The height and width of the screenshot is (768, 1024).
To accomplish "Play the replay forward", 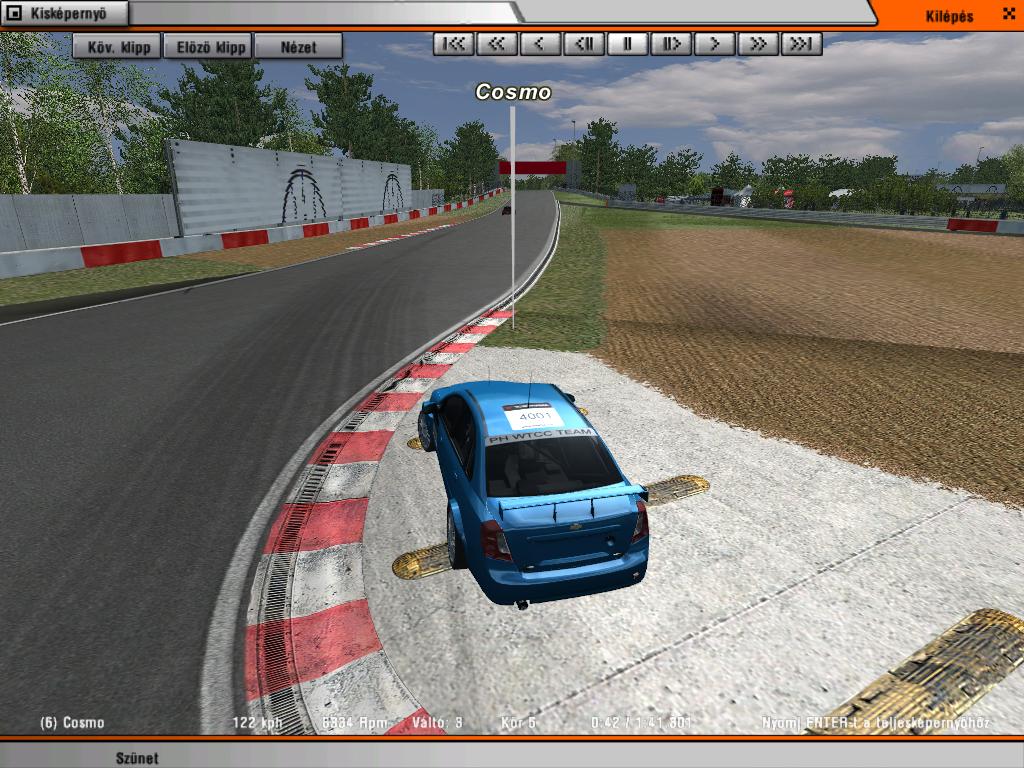I will tap(714, 44).
